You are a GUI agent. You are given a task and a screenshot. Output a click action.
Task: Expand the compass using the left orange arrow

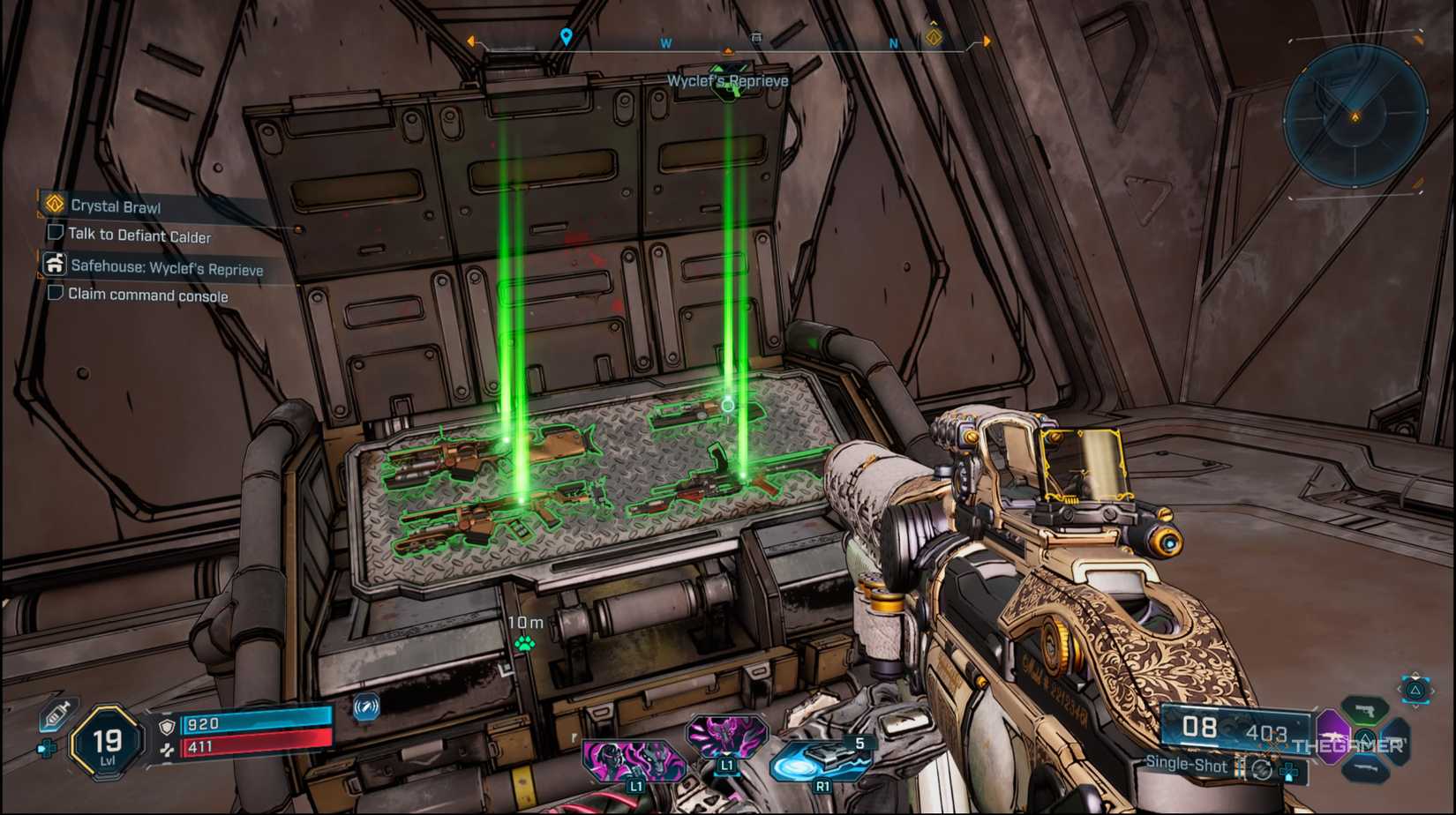pos(470,41)
